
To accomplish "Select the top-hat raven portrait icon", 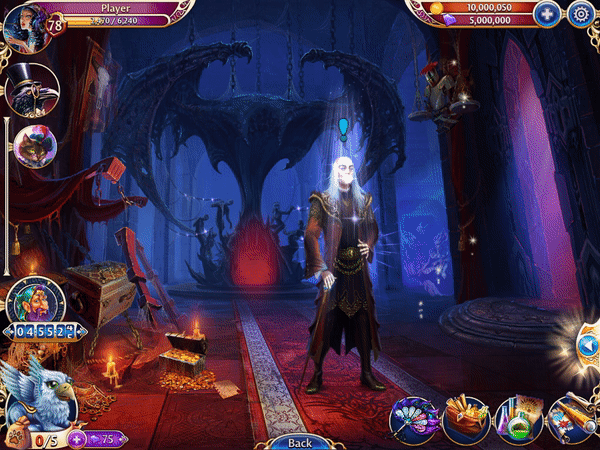I will (30, 90).
